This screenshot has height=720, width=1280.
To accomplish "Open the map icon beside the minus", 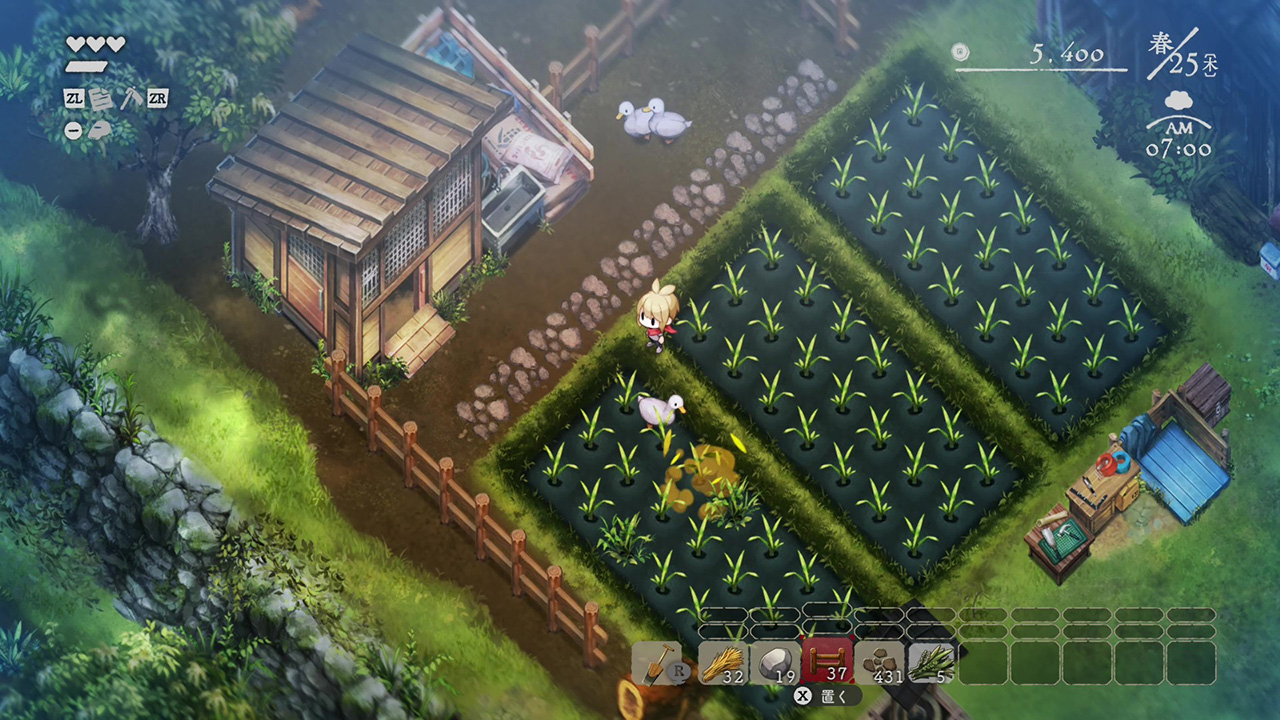I will pyautogui.click(x=101, y=130).
